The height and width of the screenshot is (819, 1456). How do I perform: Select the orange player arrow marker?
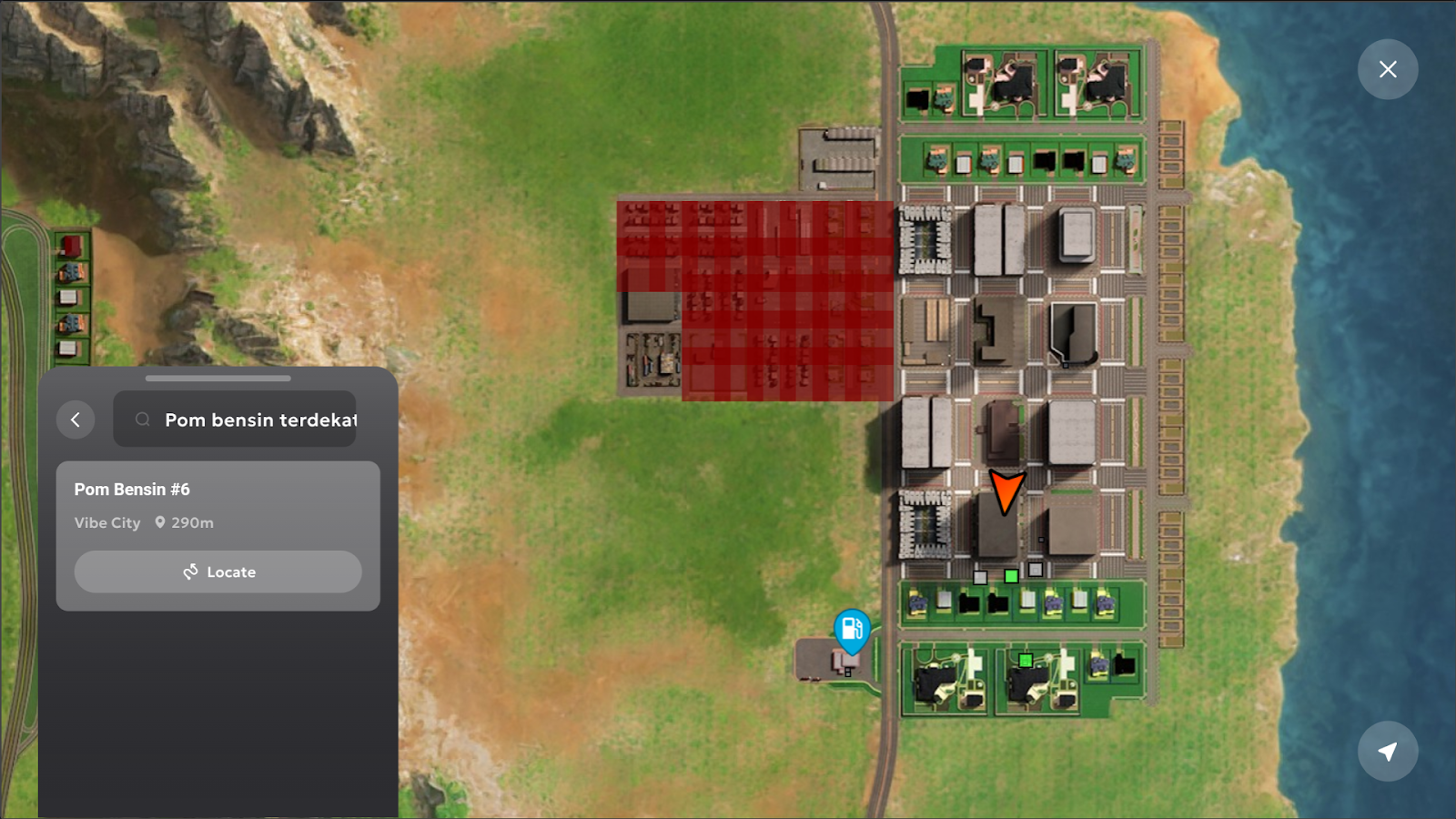coord(1006,491)
